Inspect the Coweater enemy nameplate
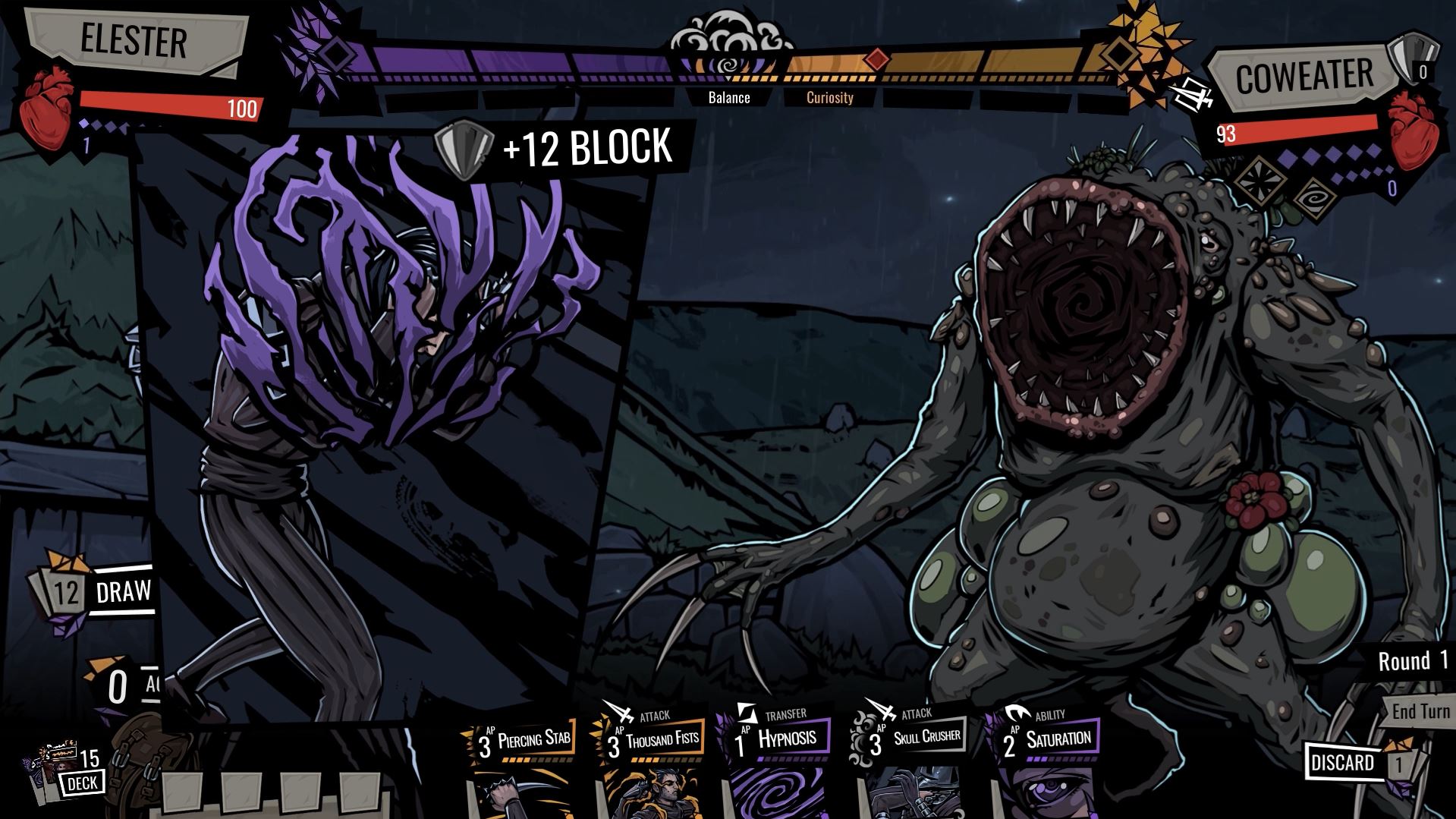Viewport: 1456px width, 819px height. [1303, 77]
